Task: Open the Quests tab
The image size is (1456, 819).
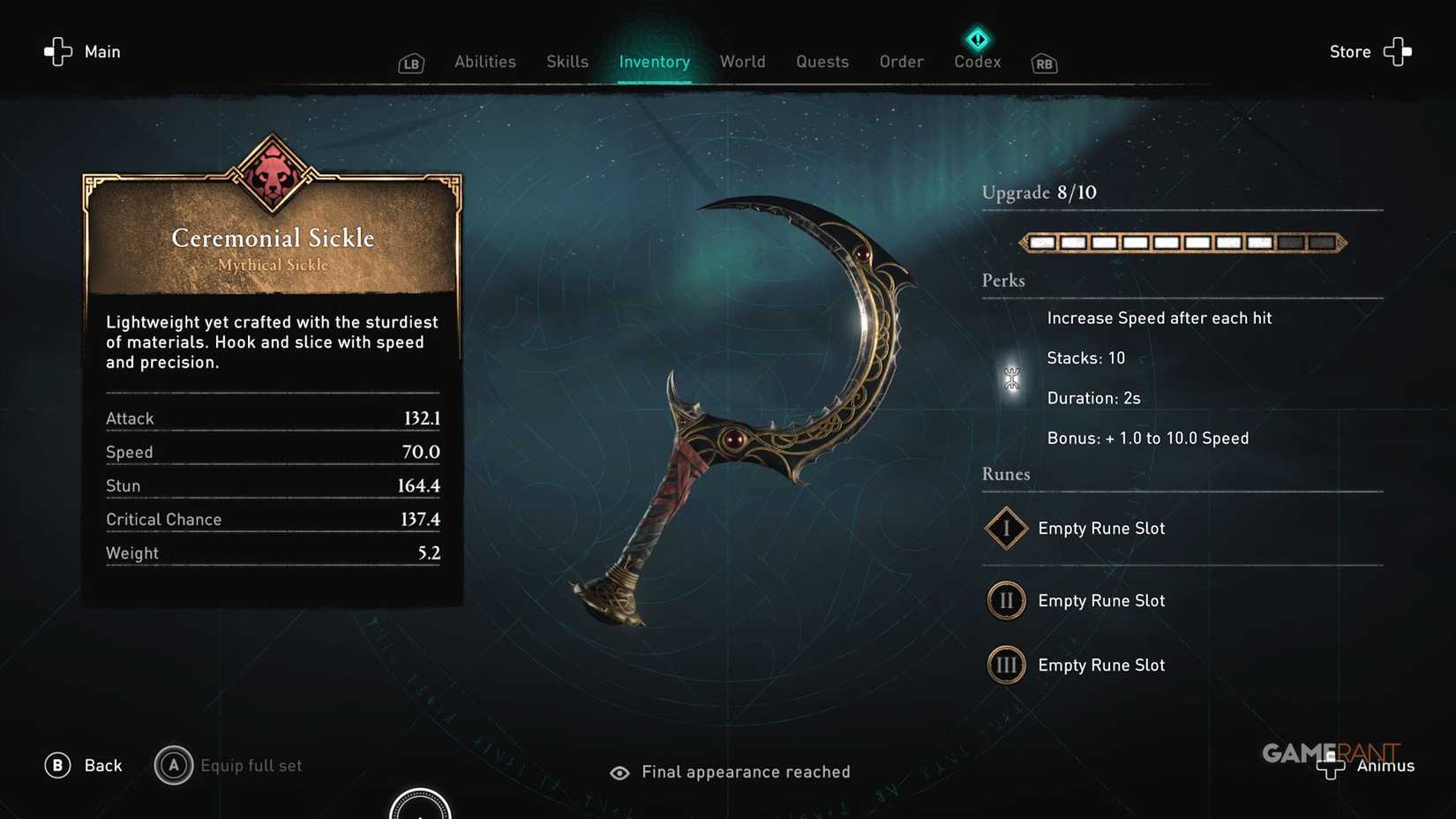Action: [822, 62]
